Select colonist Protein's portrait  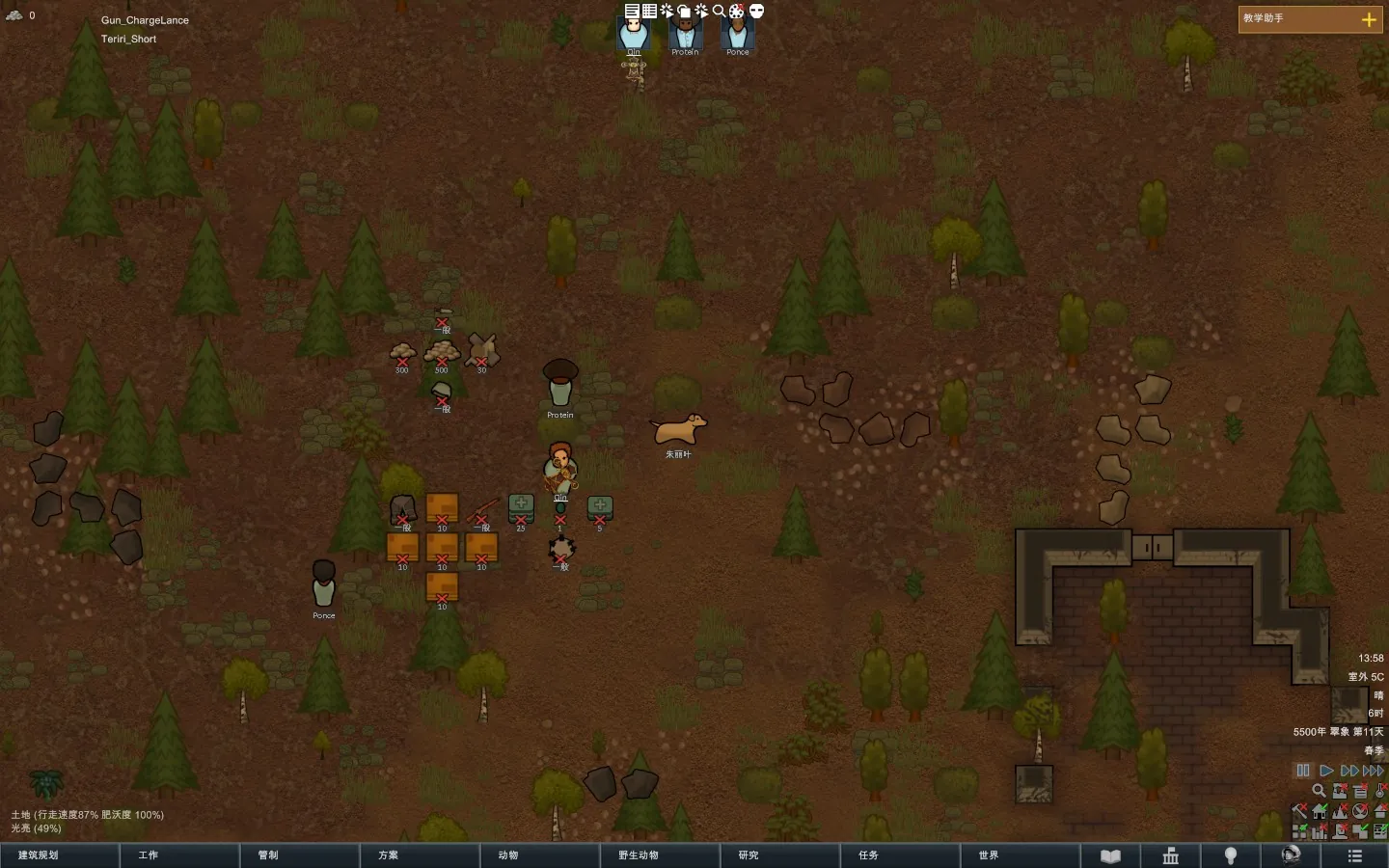pos(685,35)
